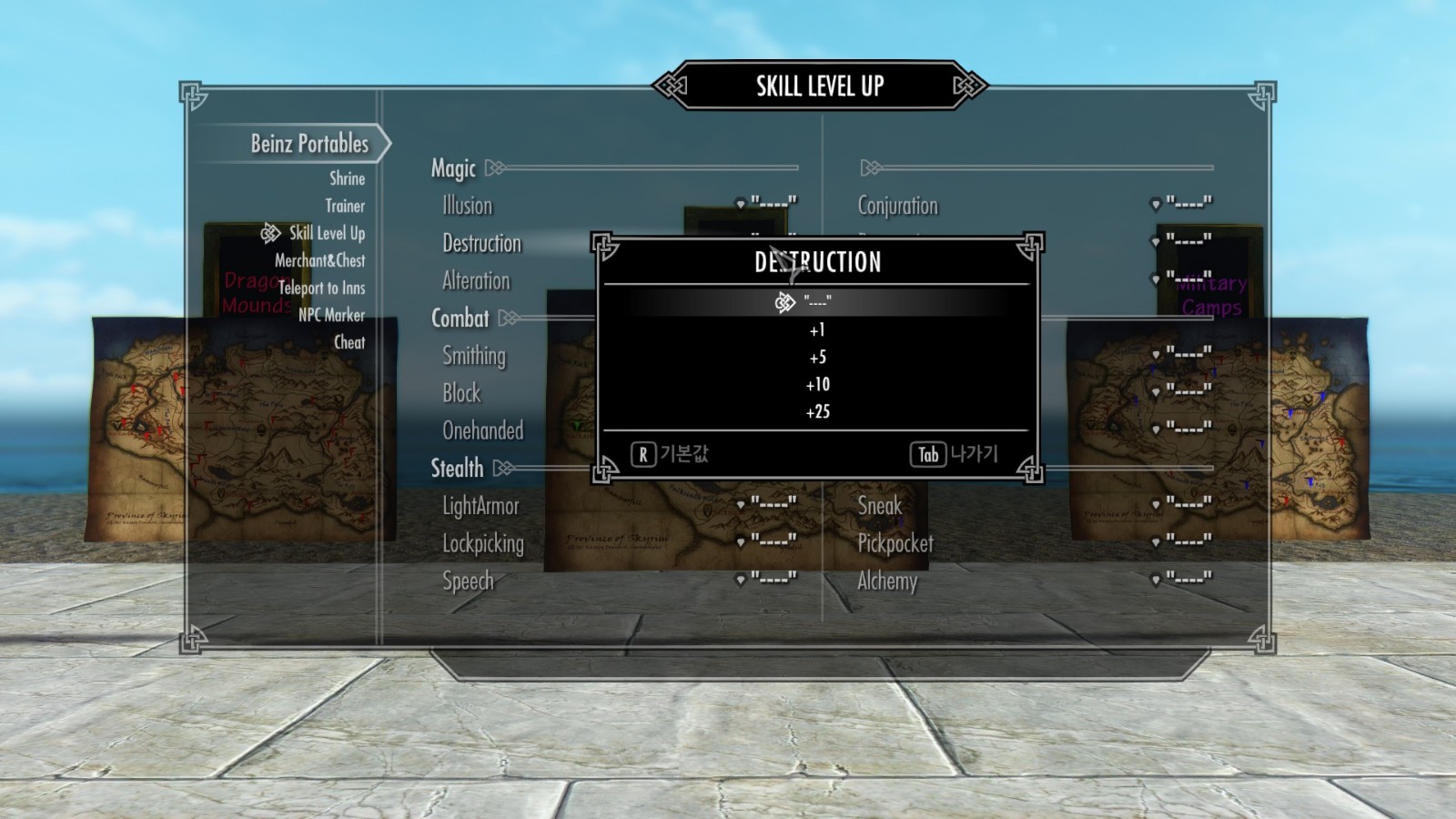This screenshot has width=1456, height=819.
Task: Go to Teleport to Inns page
Action: (x=321, y=288)
